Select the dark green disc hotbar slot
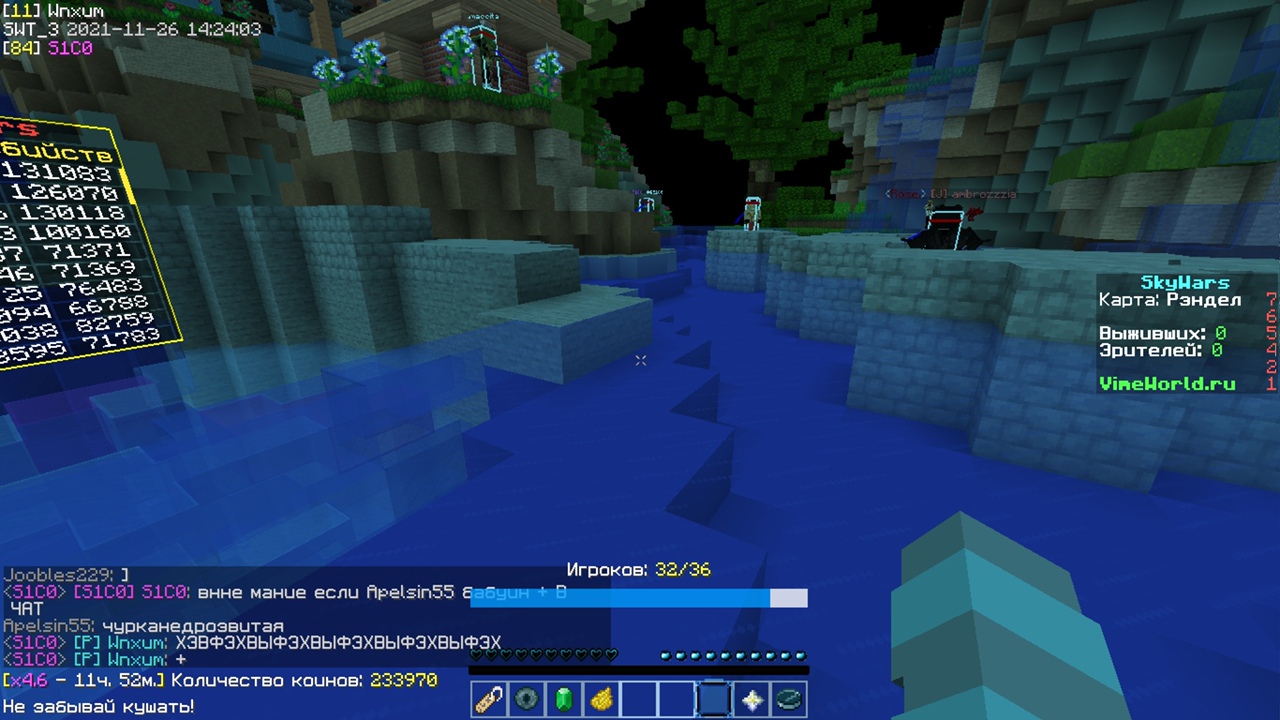The width and height of the screenshot is (1280, 720). coord(789,699)
